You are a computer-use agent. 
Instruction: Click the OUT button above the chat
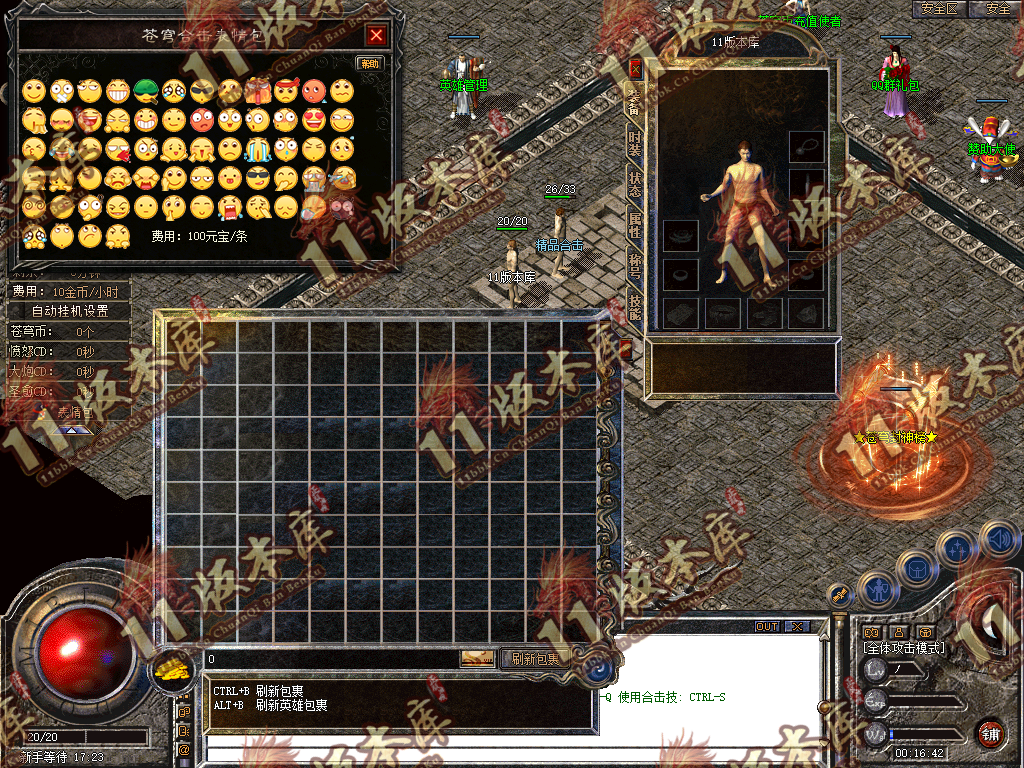(x=767, y=627)
